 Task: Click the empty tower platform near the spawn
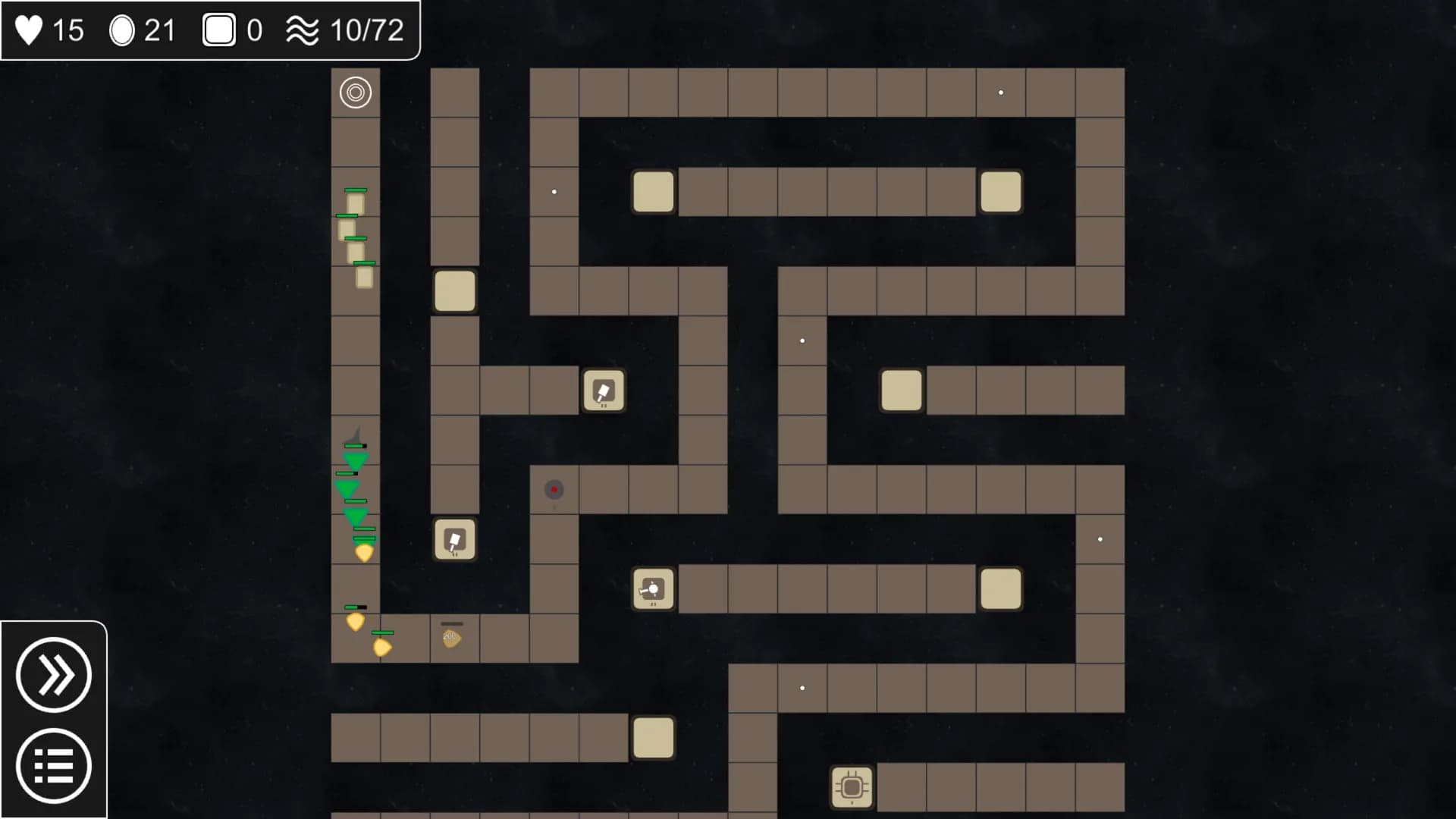pyautogui.click(x=454, y=292)
